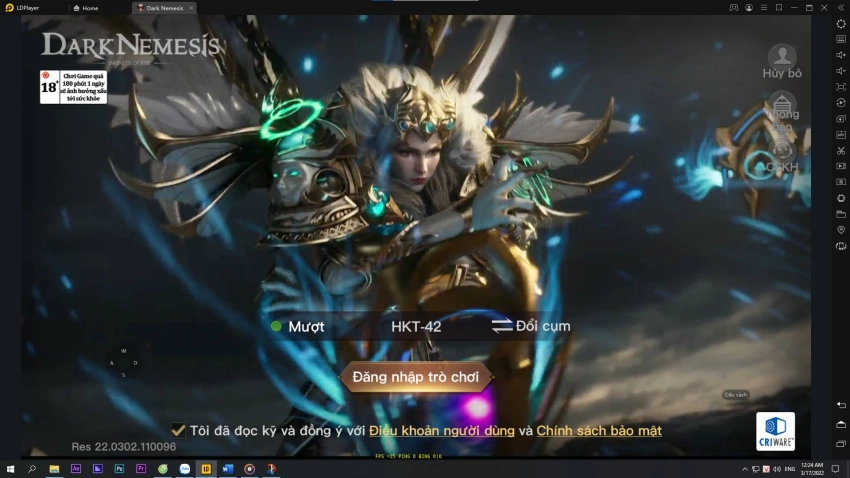Click the Đăng nhập trò chơi login button

pyautogui.click(x=415, y=377)
